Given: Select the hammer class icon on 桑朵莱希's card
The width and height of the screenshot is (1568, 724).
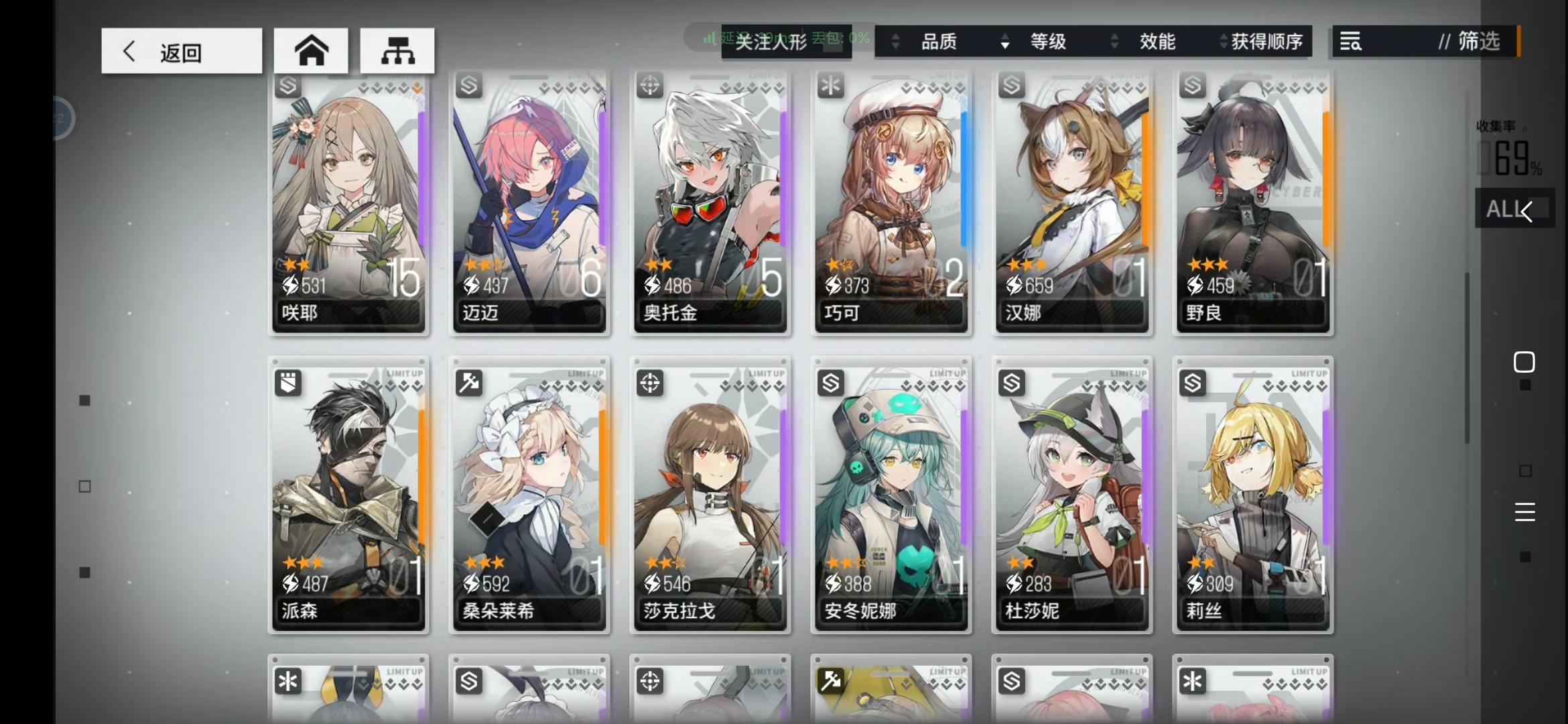Looking at the screenshot, I should pos(469,382).
